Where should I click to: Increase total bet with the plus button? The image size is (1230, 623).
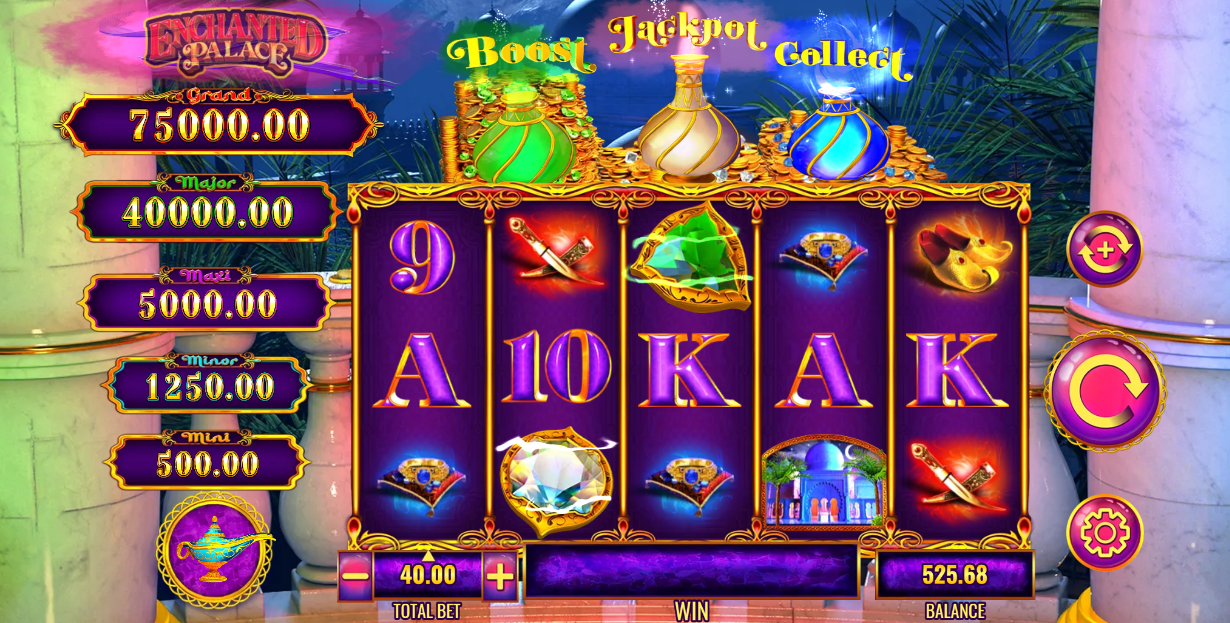coord(500,576)
